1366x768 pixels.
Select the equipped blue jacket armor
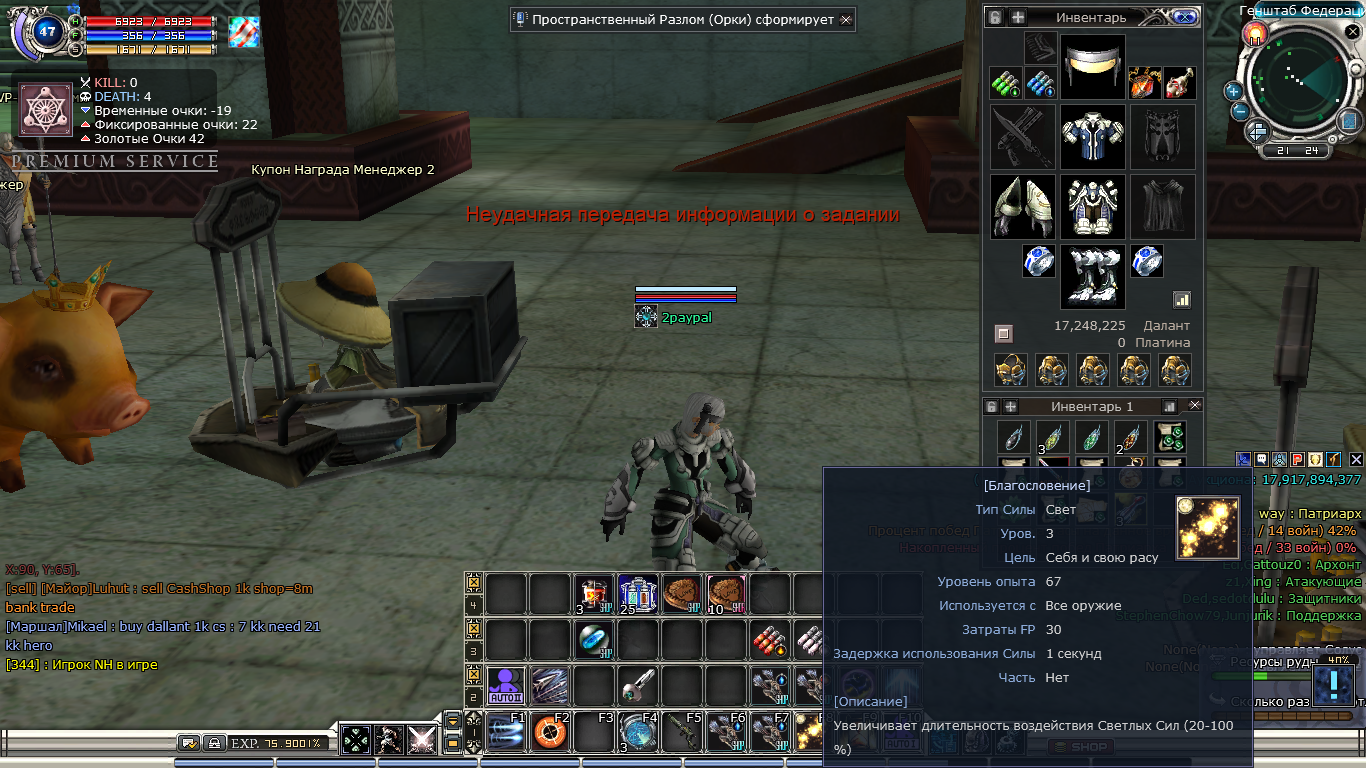[1092, 137]
